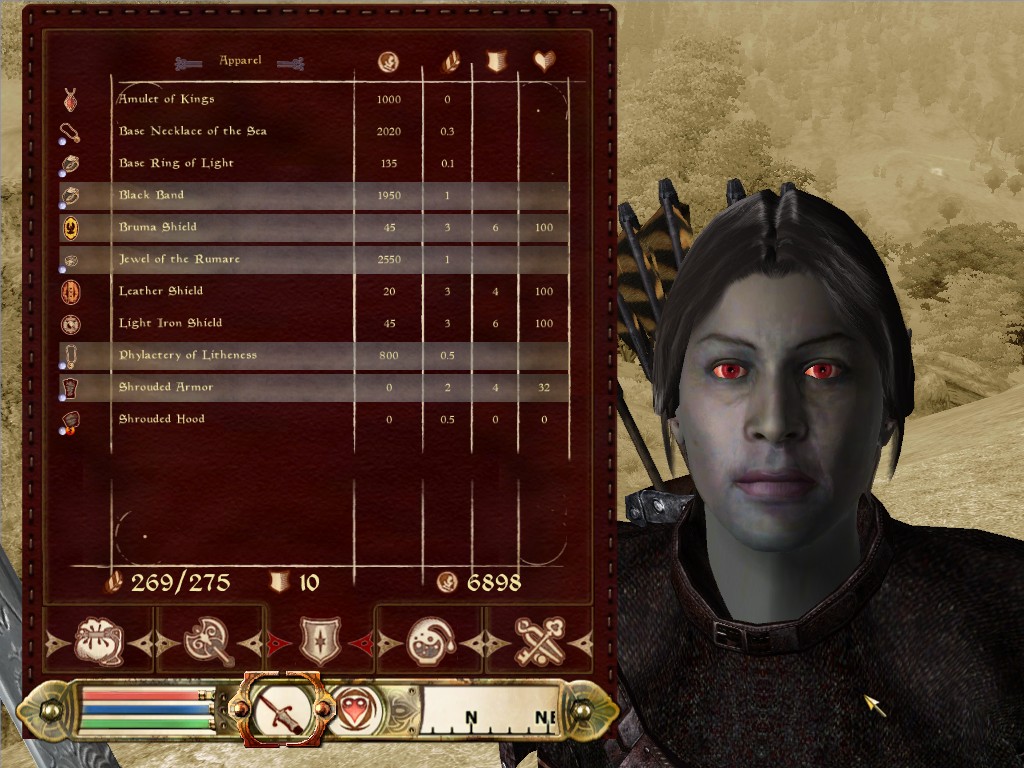Viewport: 1024px width, 768px height.
Task: Equip the Base Necklace of the Sea
Action: point(192,131)
